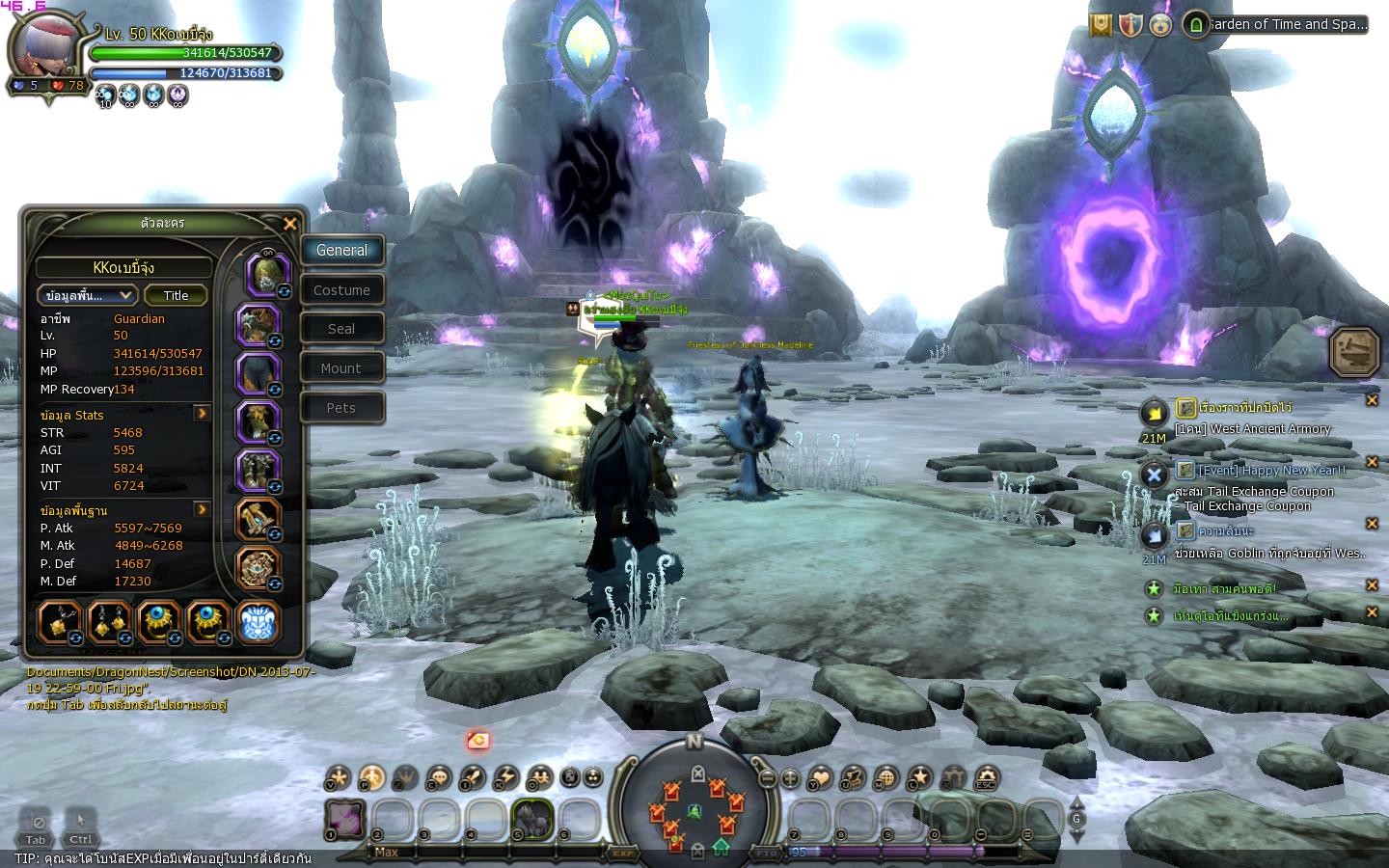Use the mount skill in hotbar slot 5
This screenshot has width=1389, height=868.
(x=532, y=819)
